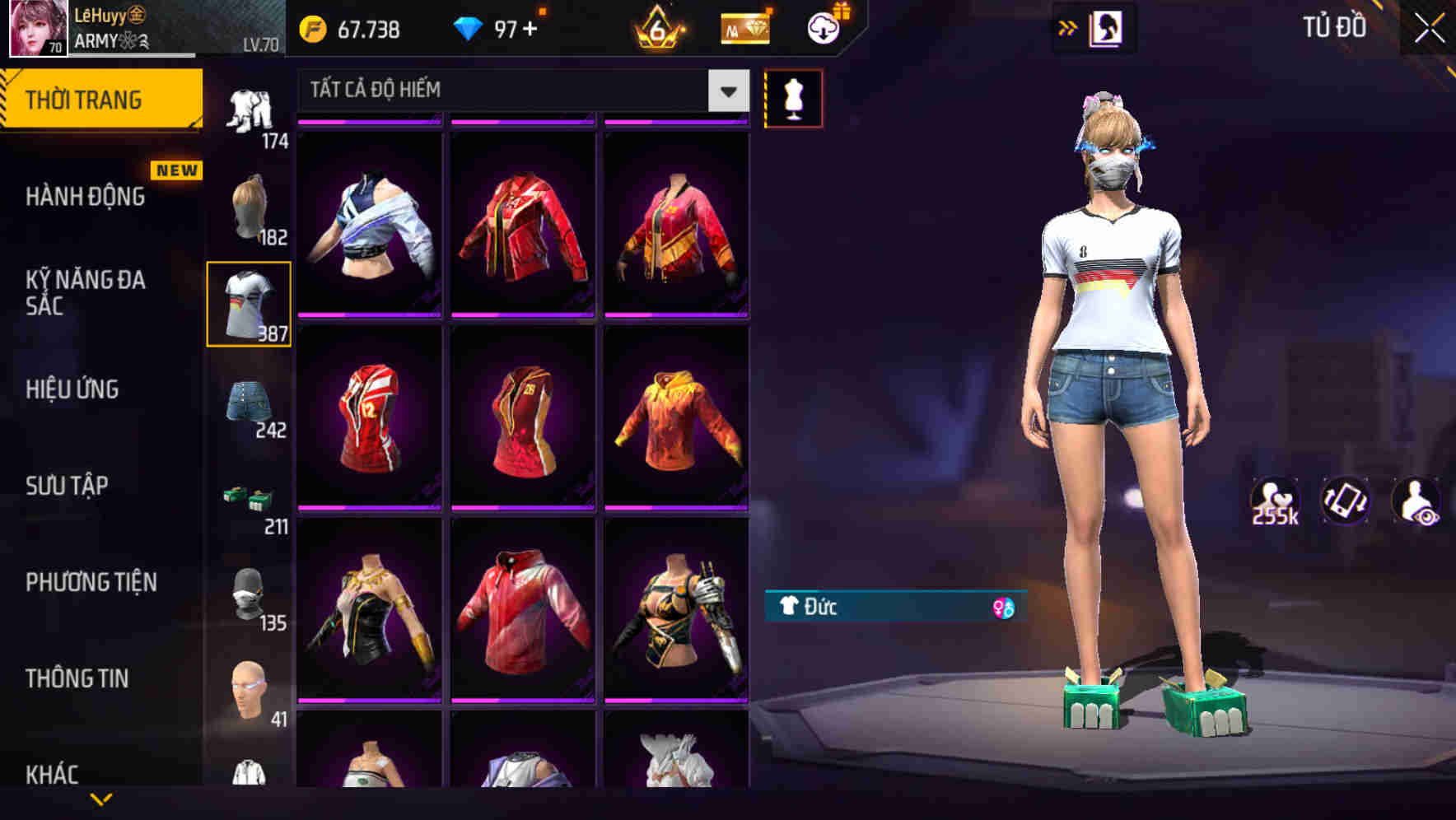The height and width of the screenshot is (820, 1456).
Task: Open the membership diamond card
Action: (744, 27)
